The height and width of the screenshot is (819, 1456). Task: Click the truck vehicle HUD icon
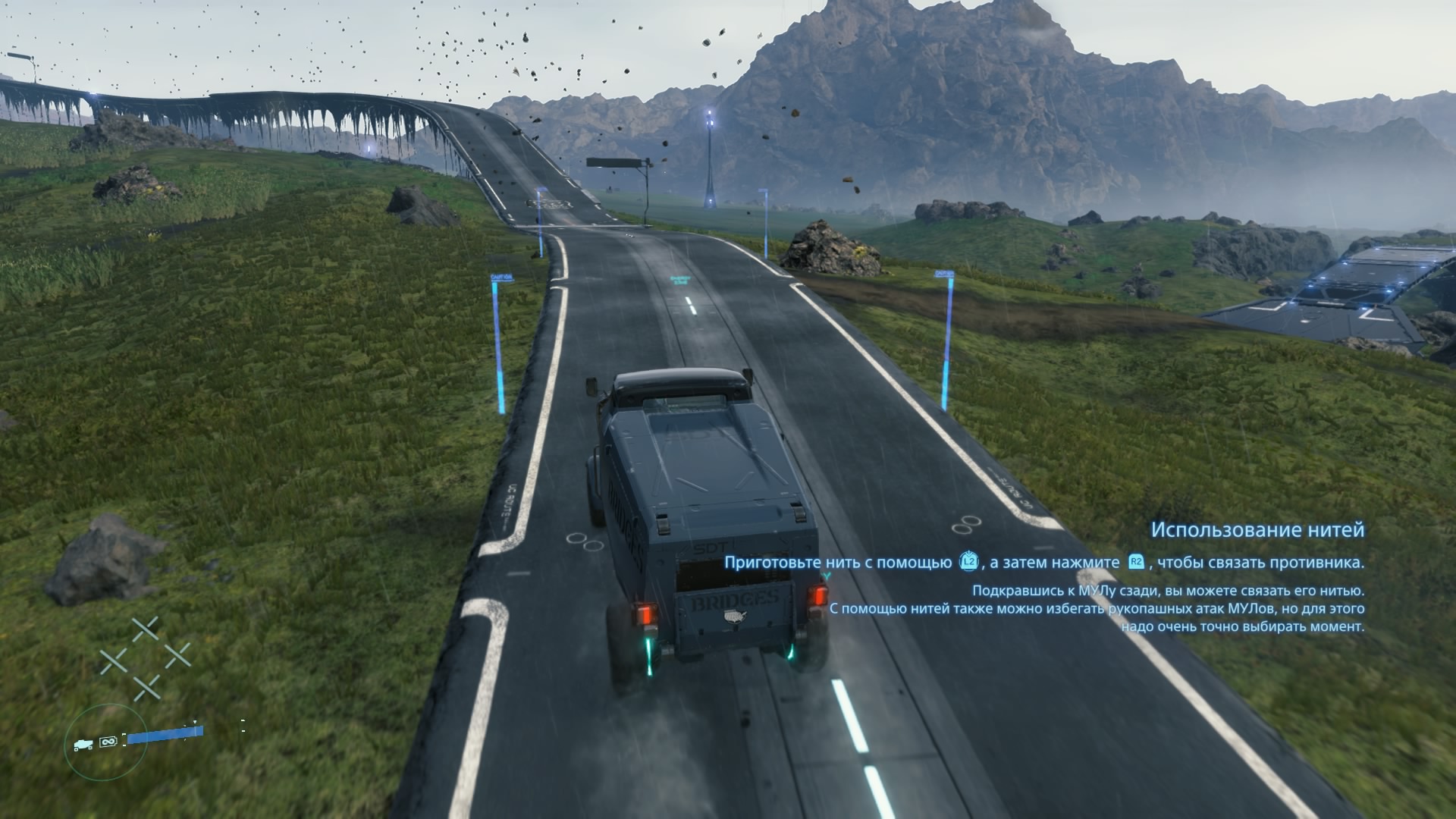(x=84, y=745)
